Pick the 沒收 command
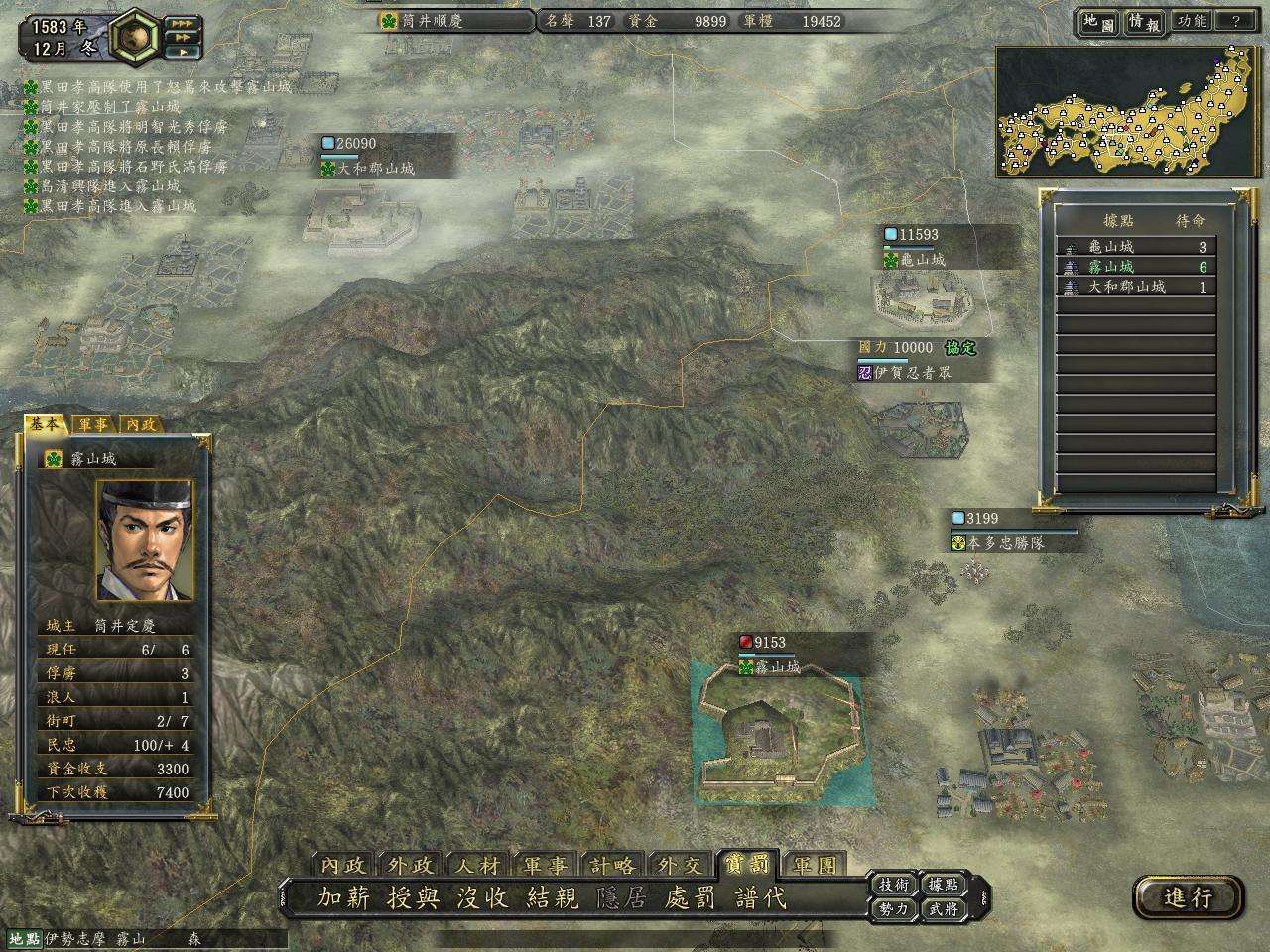The height and width of the screenshot is (952, 1270). 482,897
